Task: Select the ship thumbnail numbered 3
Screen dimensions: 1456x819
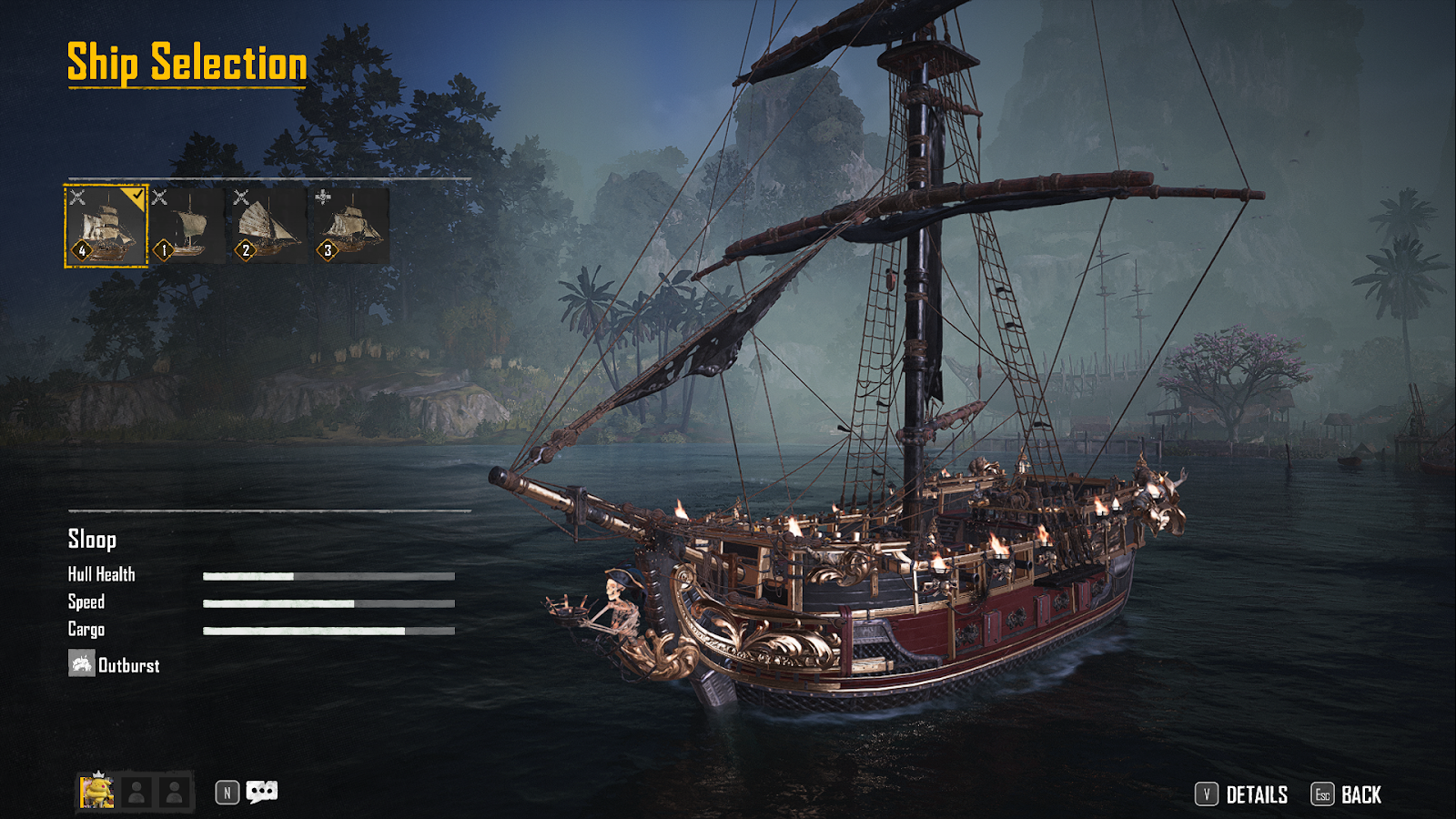Action: coord(350,226)
